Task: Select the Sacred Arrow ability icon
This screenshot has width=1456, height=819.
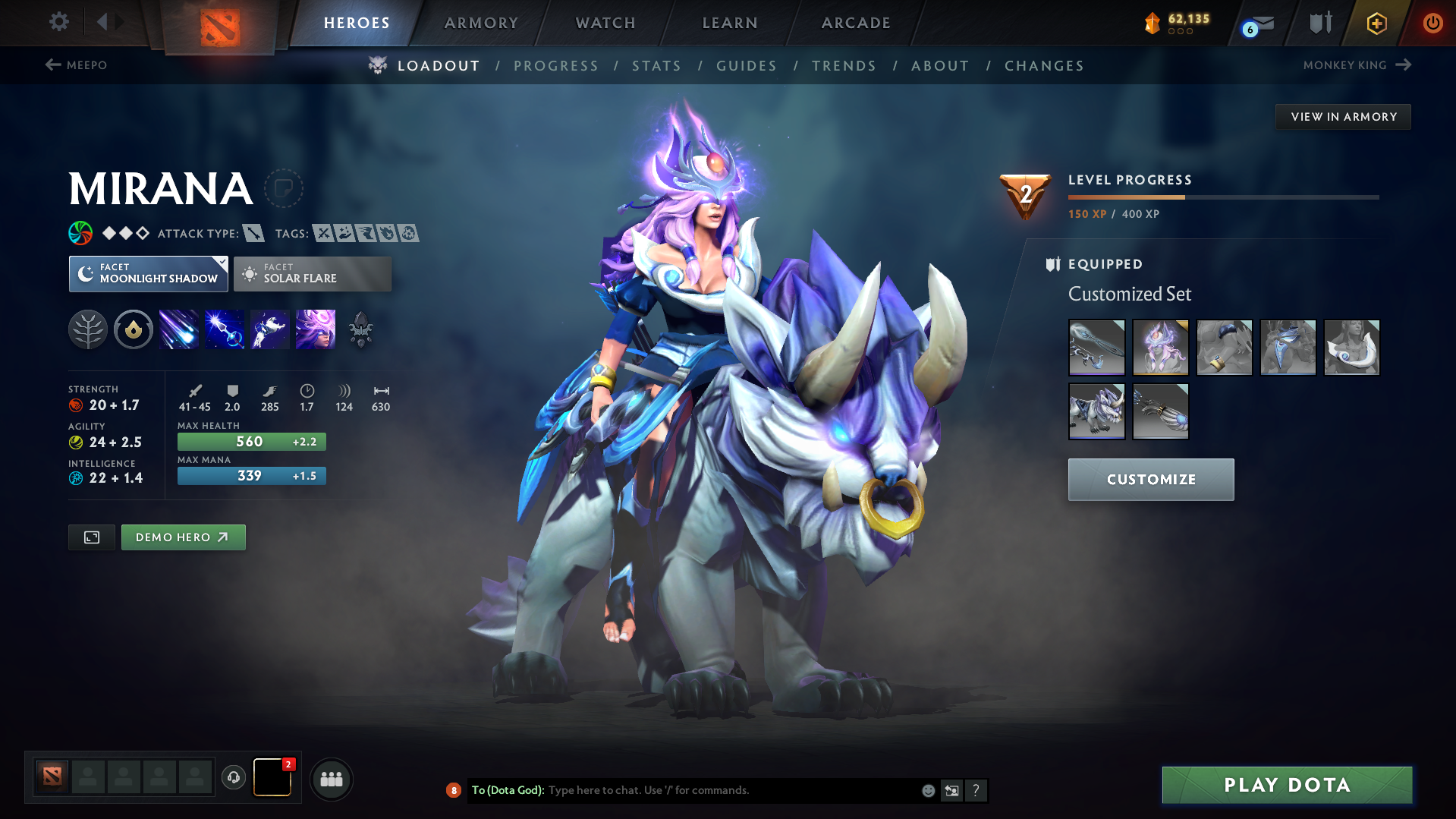Action: coord(225,329)
